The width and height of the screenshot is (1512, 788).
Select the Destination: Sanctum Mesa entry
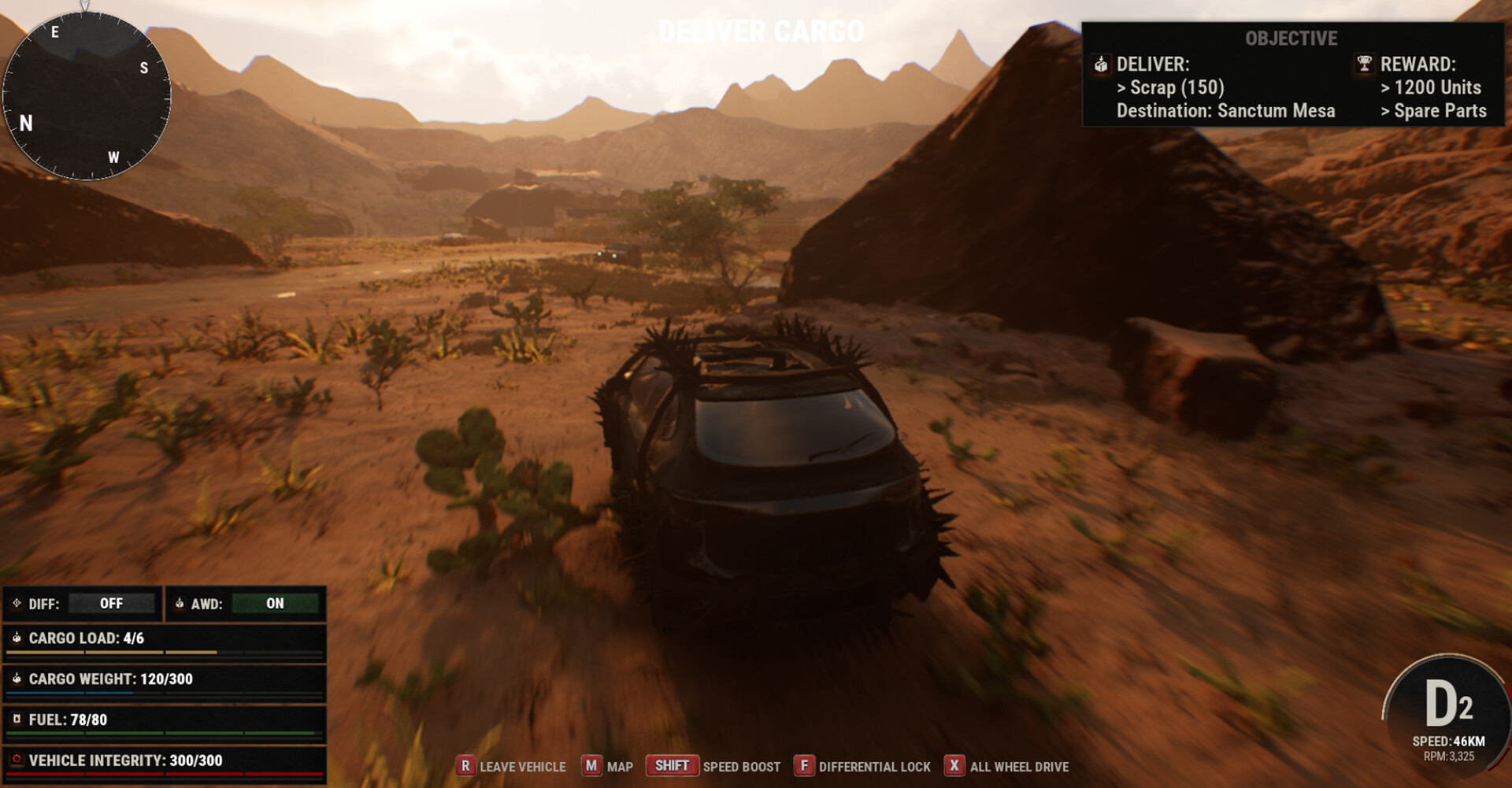(x=1225, y=111)
